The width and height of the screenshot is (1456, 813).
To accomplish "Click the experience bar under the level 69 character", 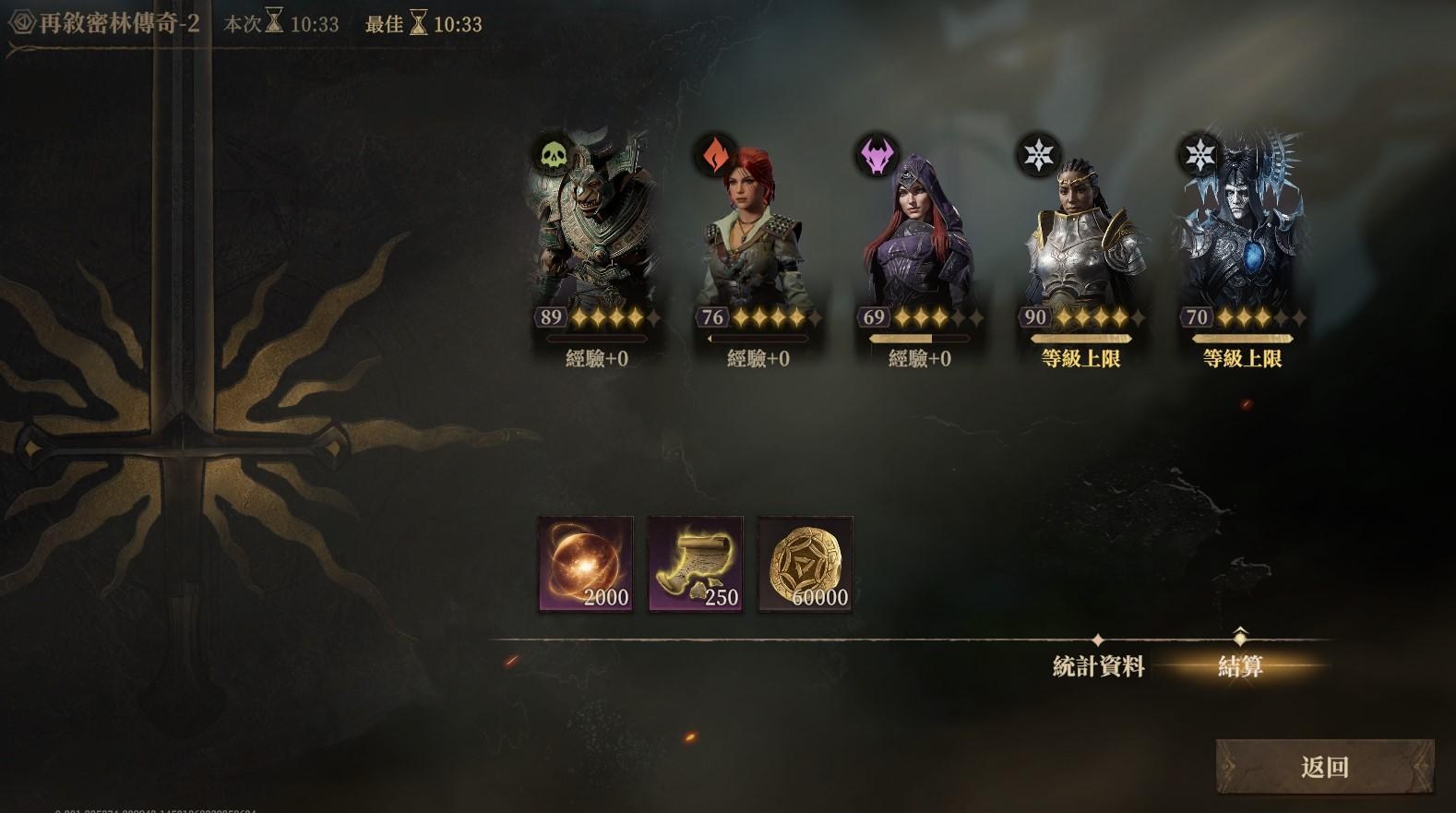I will (920, 339).
